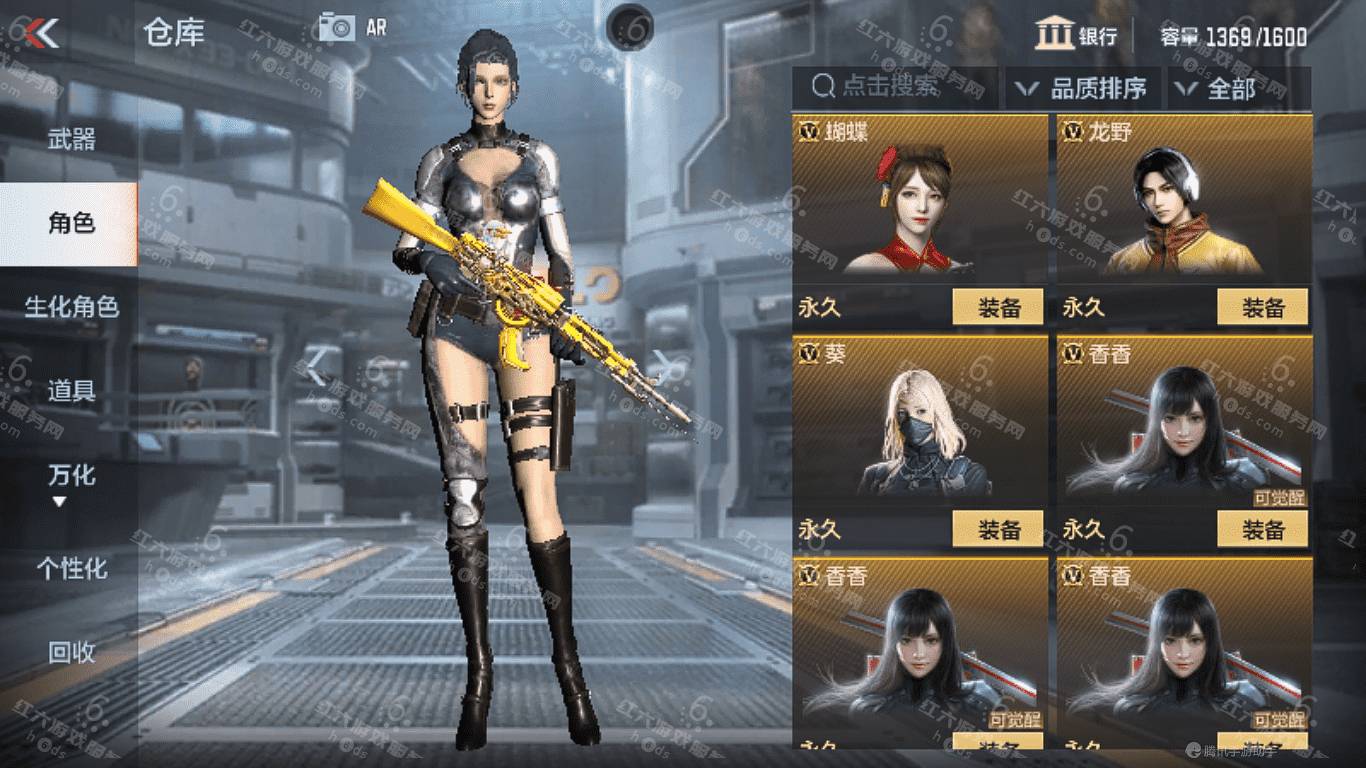Screen dimensions: 1366x768
Task: Switch to the 武器 weapons tab
Action: [71, 139]
